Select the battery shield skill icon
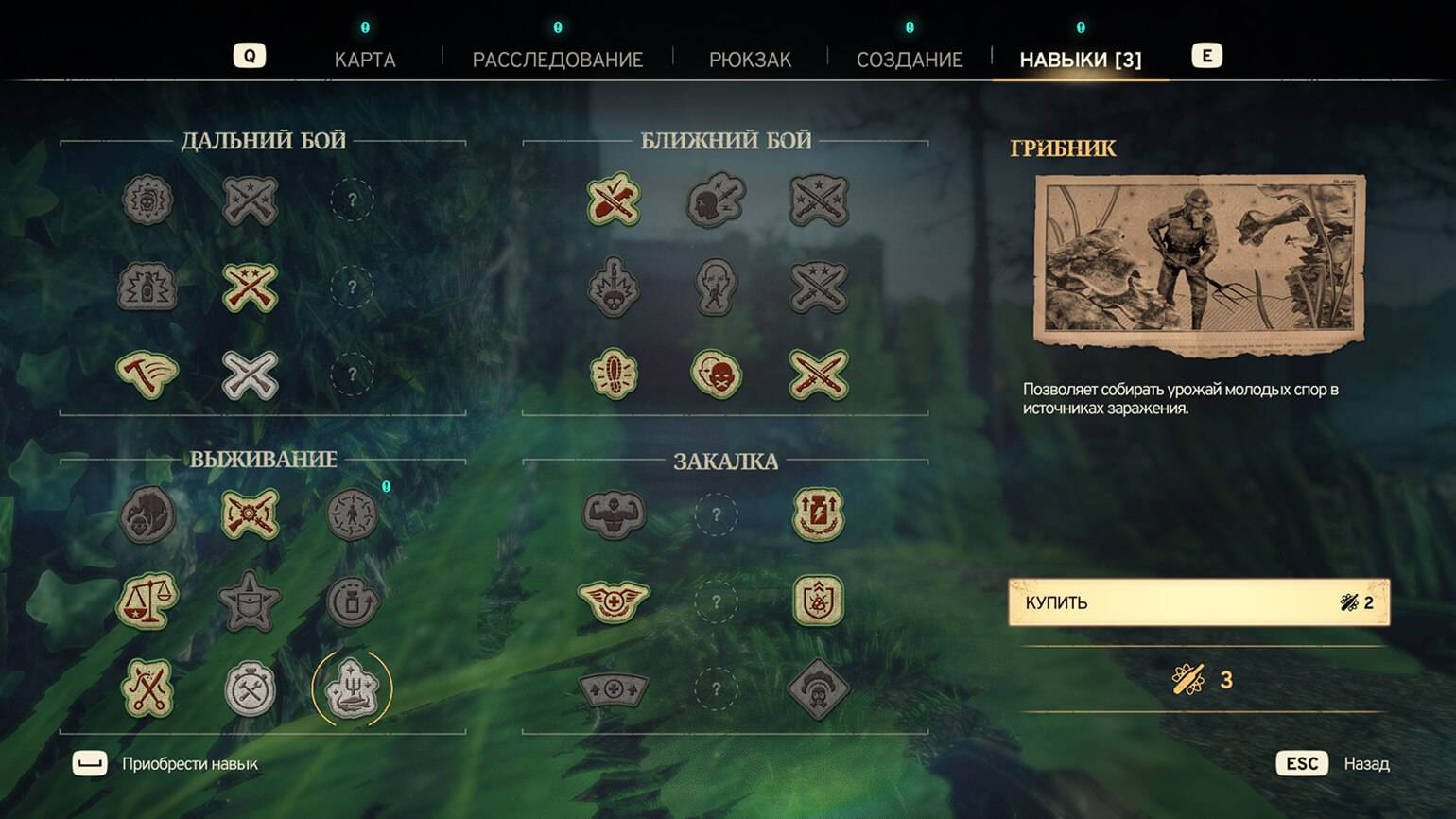This screenshot has width=1456, height=819. [x=818, y=514]
